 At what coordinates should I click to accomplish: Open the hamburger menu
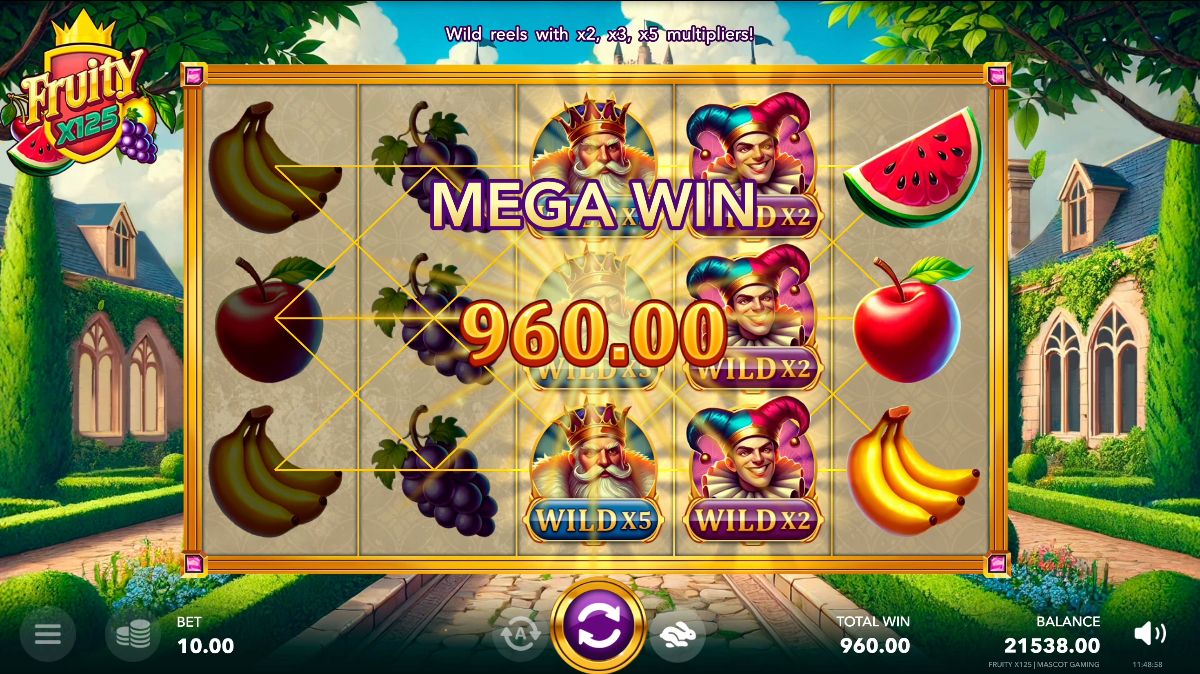tap(48, 634)
